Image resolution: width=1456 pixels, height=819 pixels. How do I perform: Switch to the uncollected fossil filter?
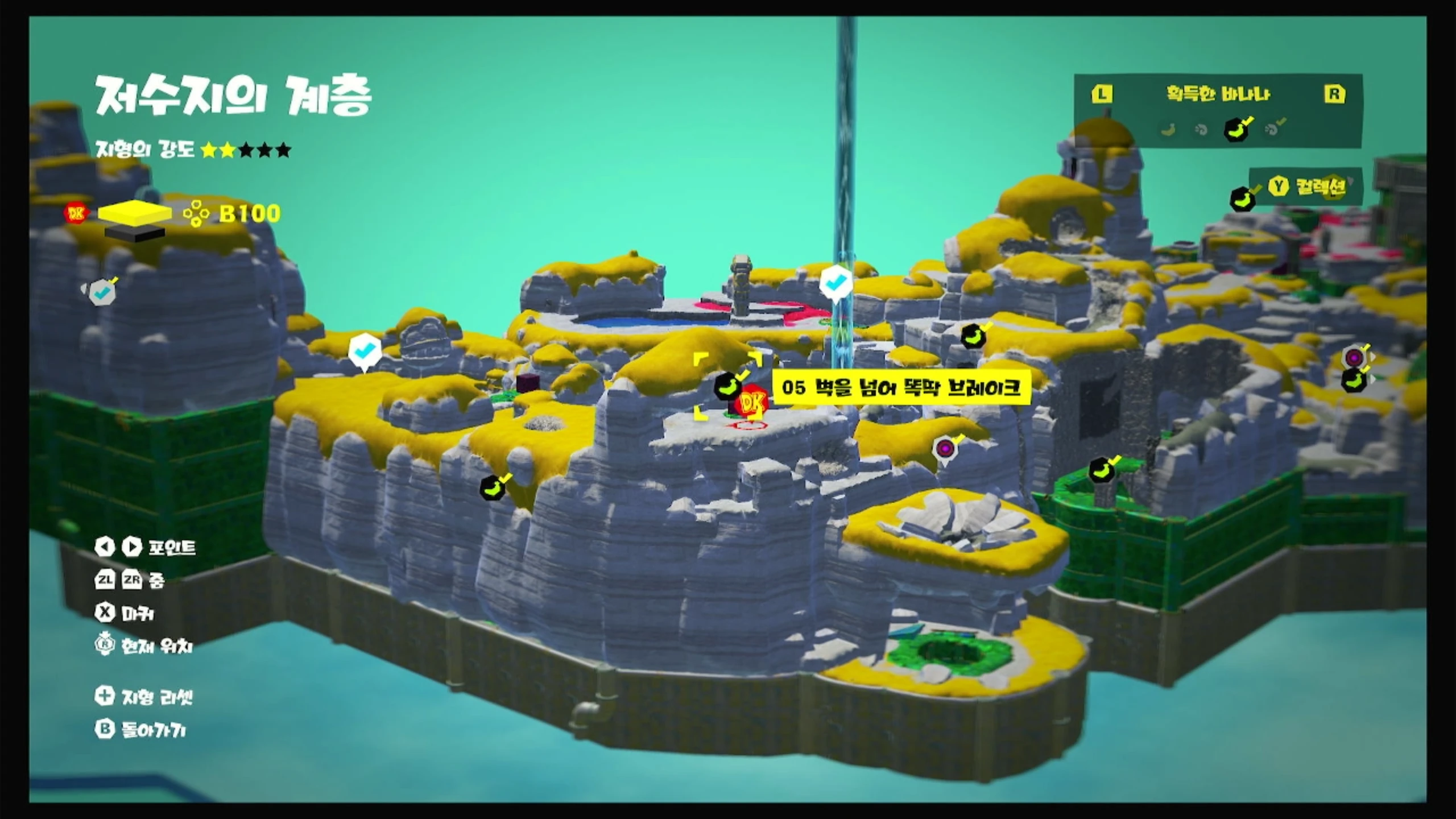(x=1201, y=130)
